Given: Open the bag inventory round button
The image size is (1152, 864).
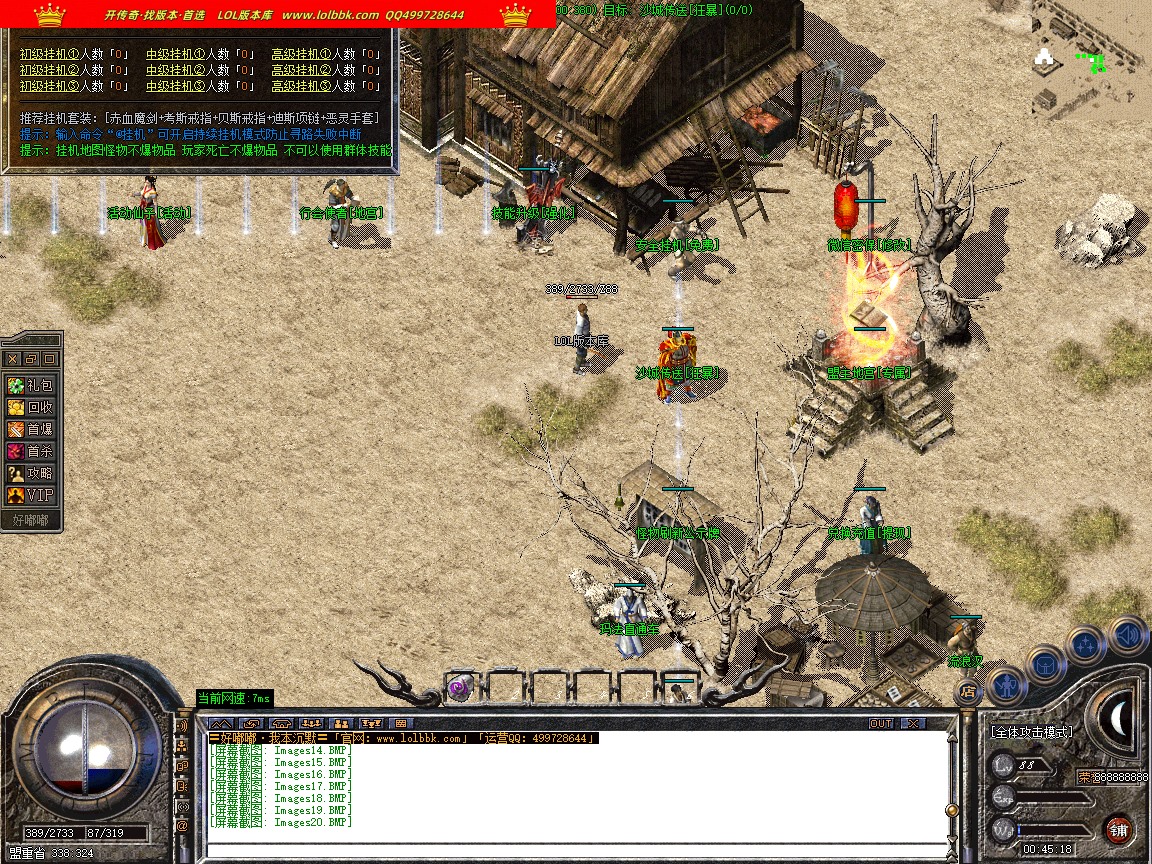Looking at the screenshot, I should click(1046, 664).
